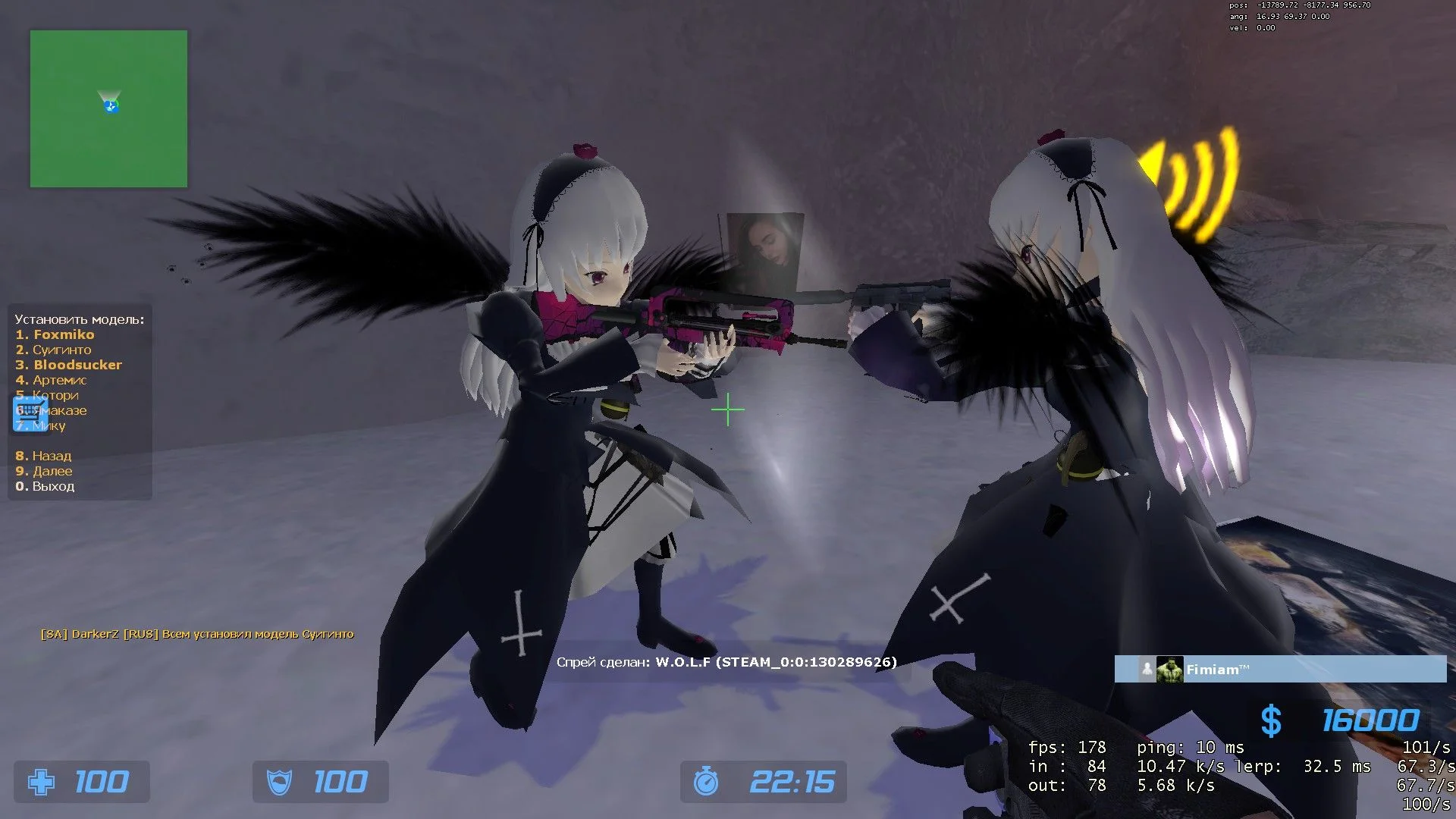Select the Артемис model option
This screenshot has height=819, width=1456.
click(59, 380)
